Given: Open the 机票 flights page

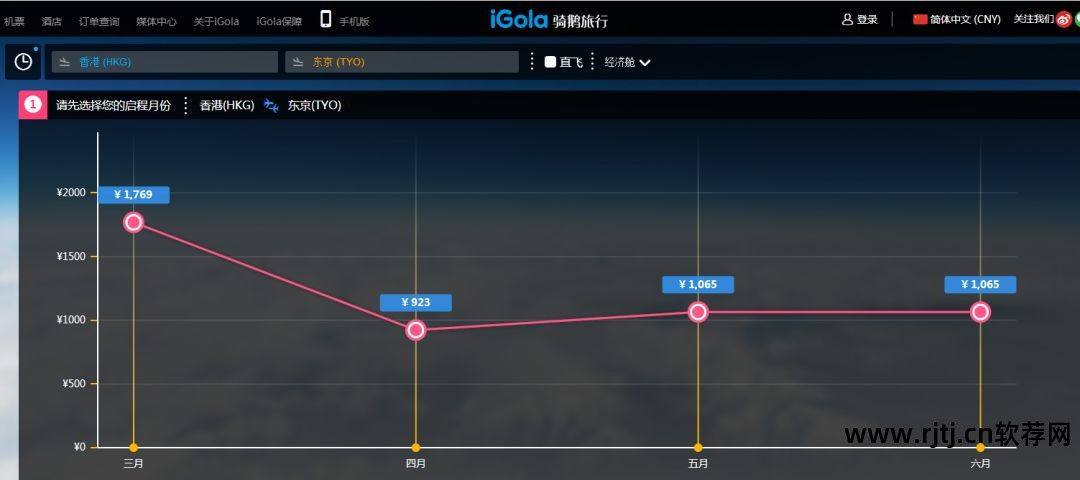Looking at the screenshot, I should [x=14, y=21].
